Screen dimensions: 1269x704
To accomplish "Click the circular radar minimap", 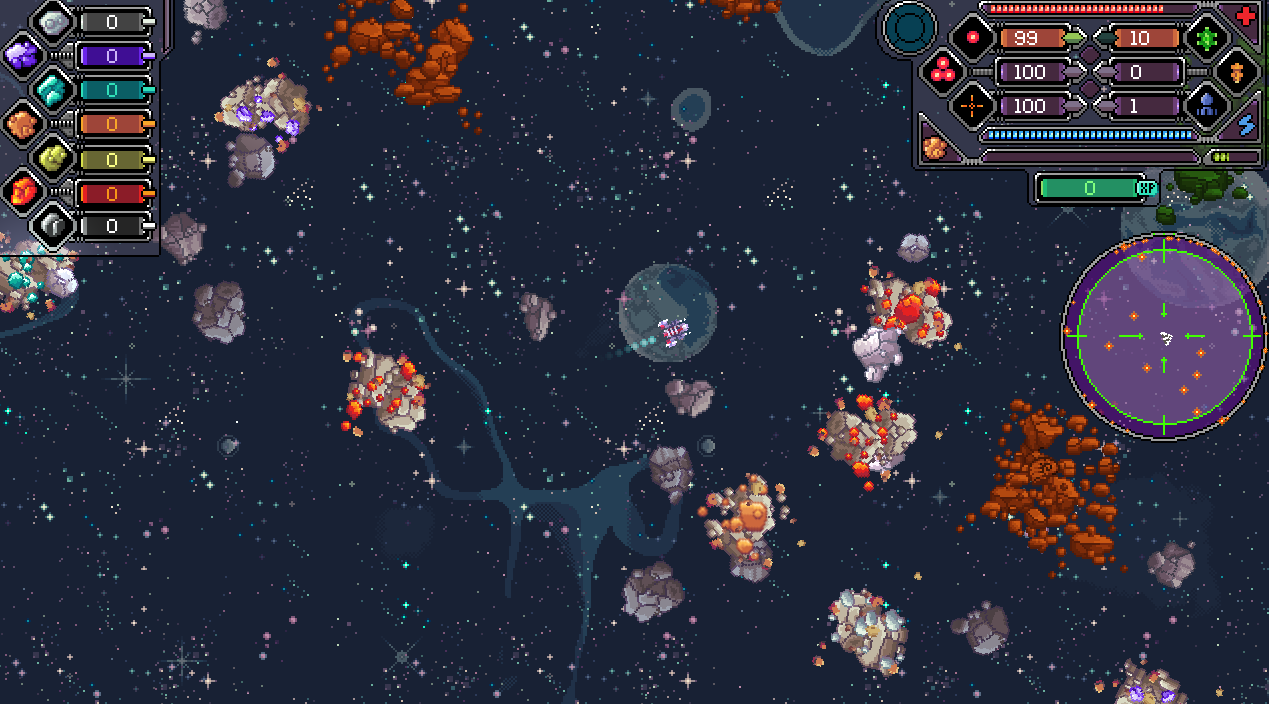I will point(1164,336).
